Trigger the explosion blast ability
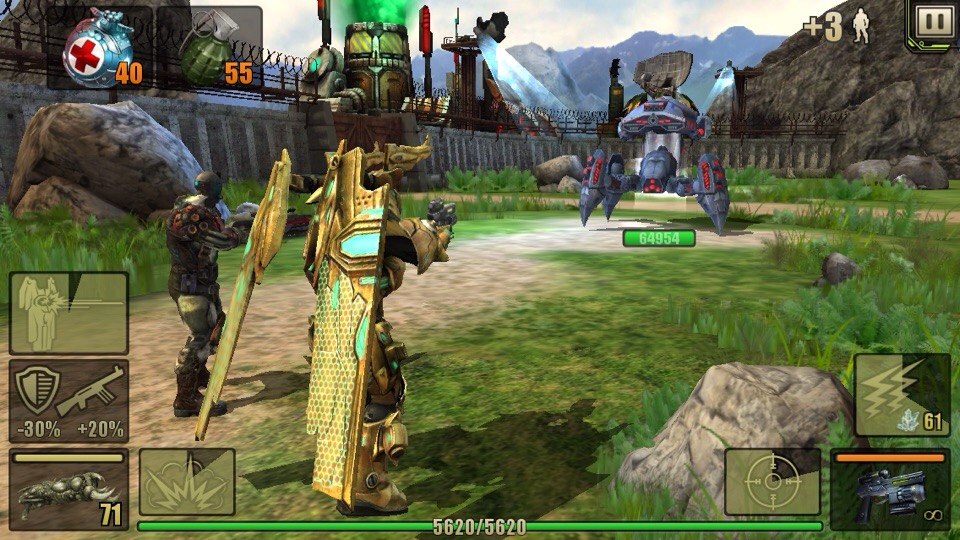Image resolution: width=960 pixels, height=540 pixels. [187, 482]
